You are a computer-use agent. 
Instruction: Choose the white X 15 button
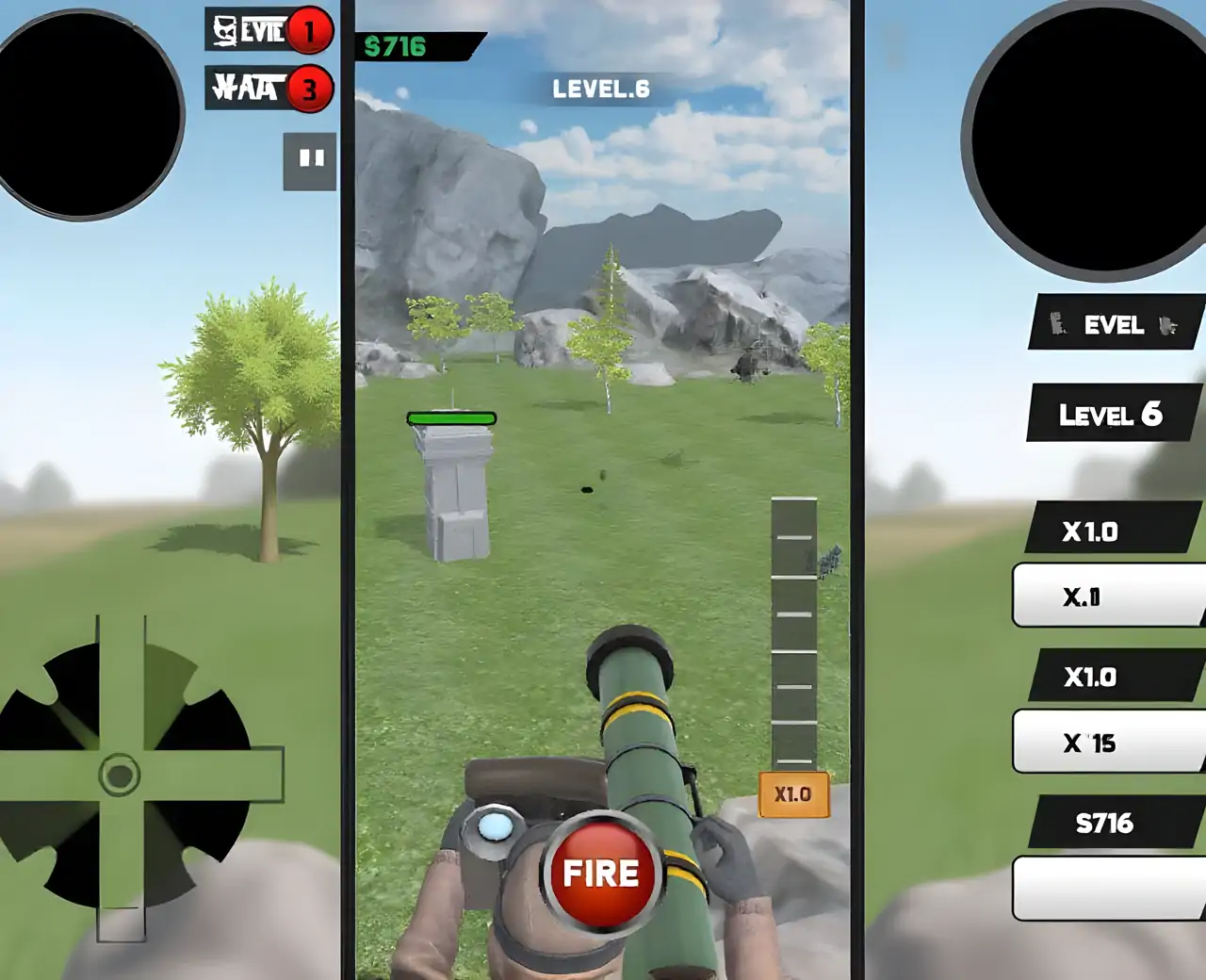[1107, 743]
